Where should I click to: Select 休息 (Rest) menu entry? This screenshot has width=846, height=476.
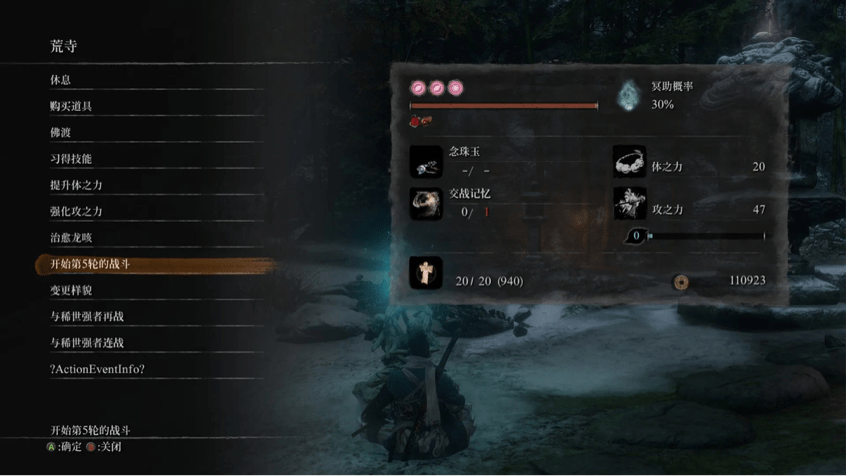(x=61, y=80)
